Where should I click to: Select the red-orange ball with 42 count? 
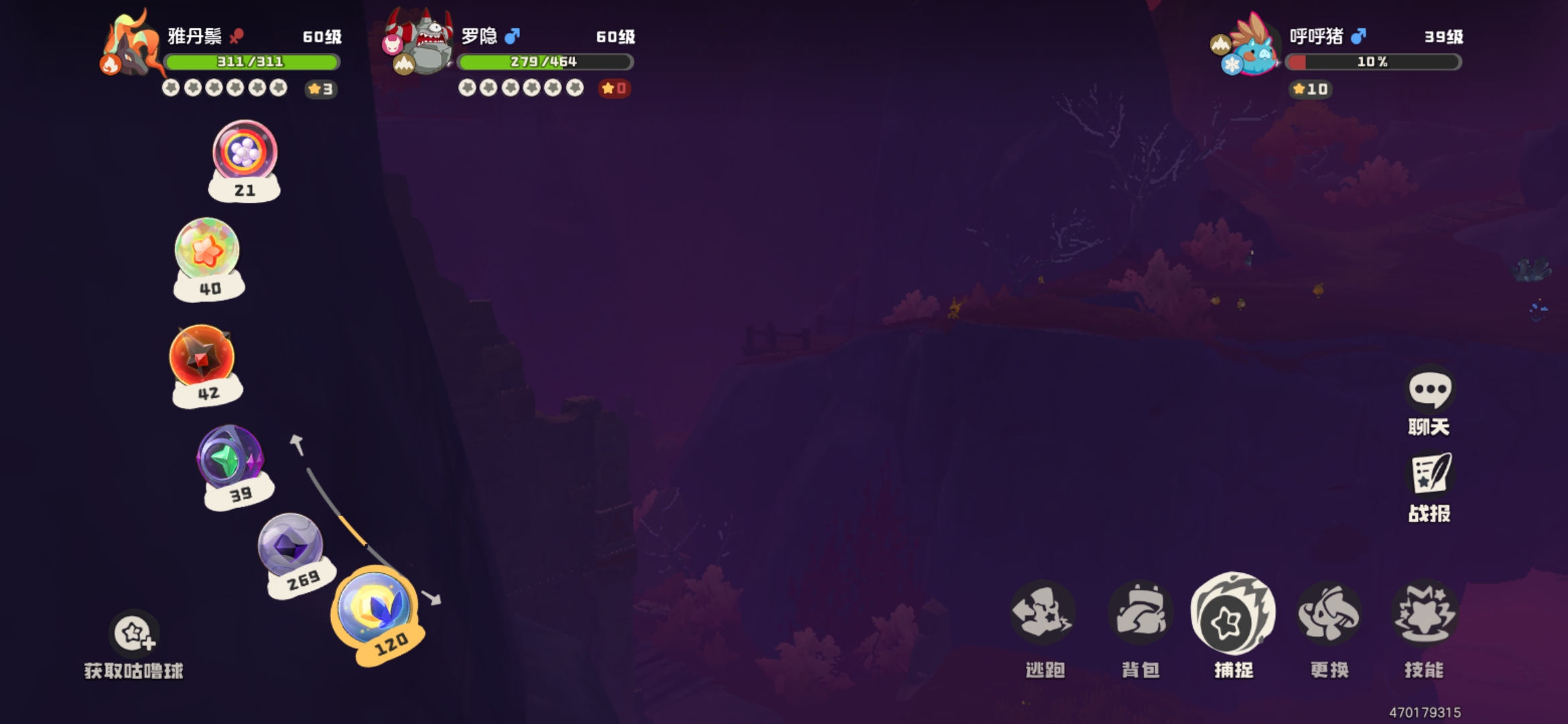point(202,357)
